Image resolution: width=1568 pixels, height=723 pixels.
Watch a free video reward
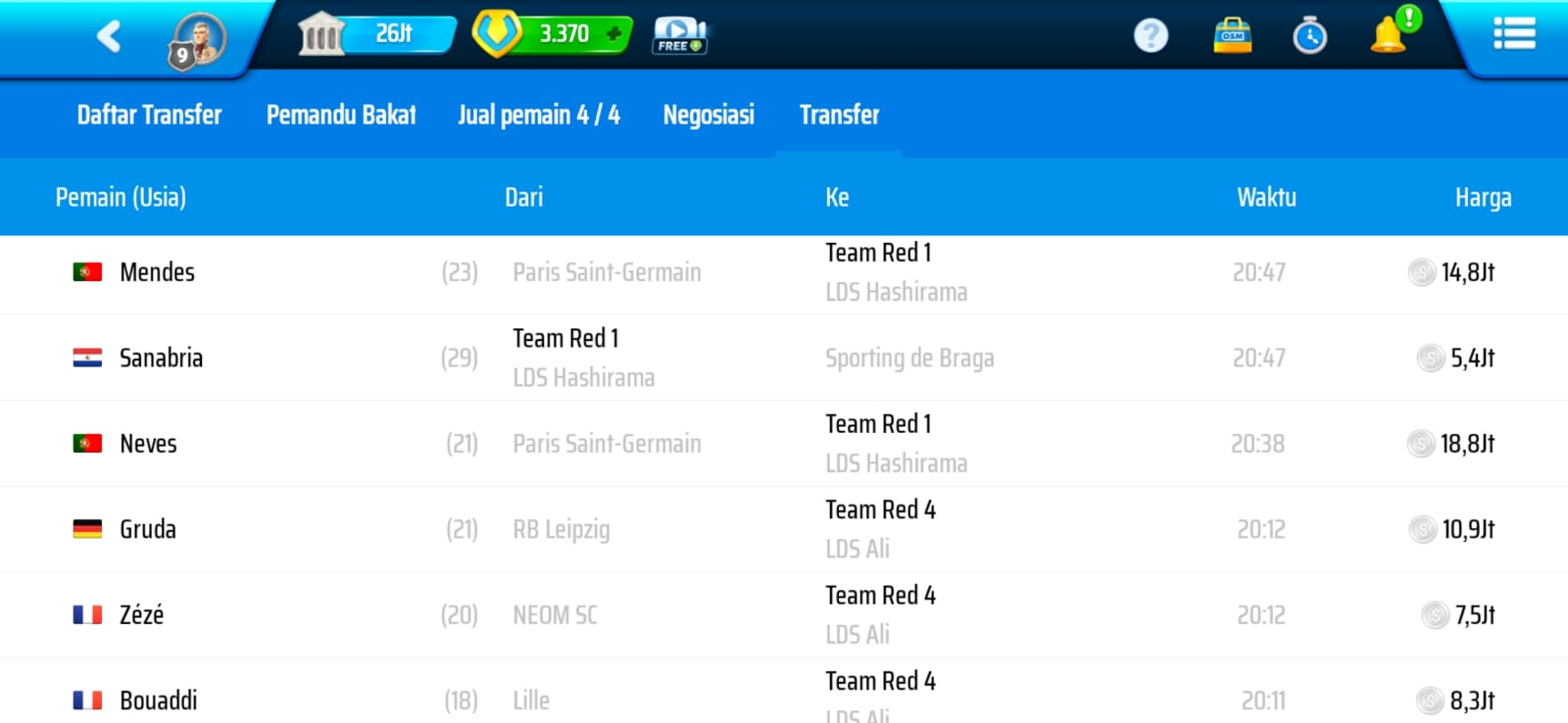[x=679, y=35]
